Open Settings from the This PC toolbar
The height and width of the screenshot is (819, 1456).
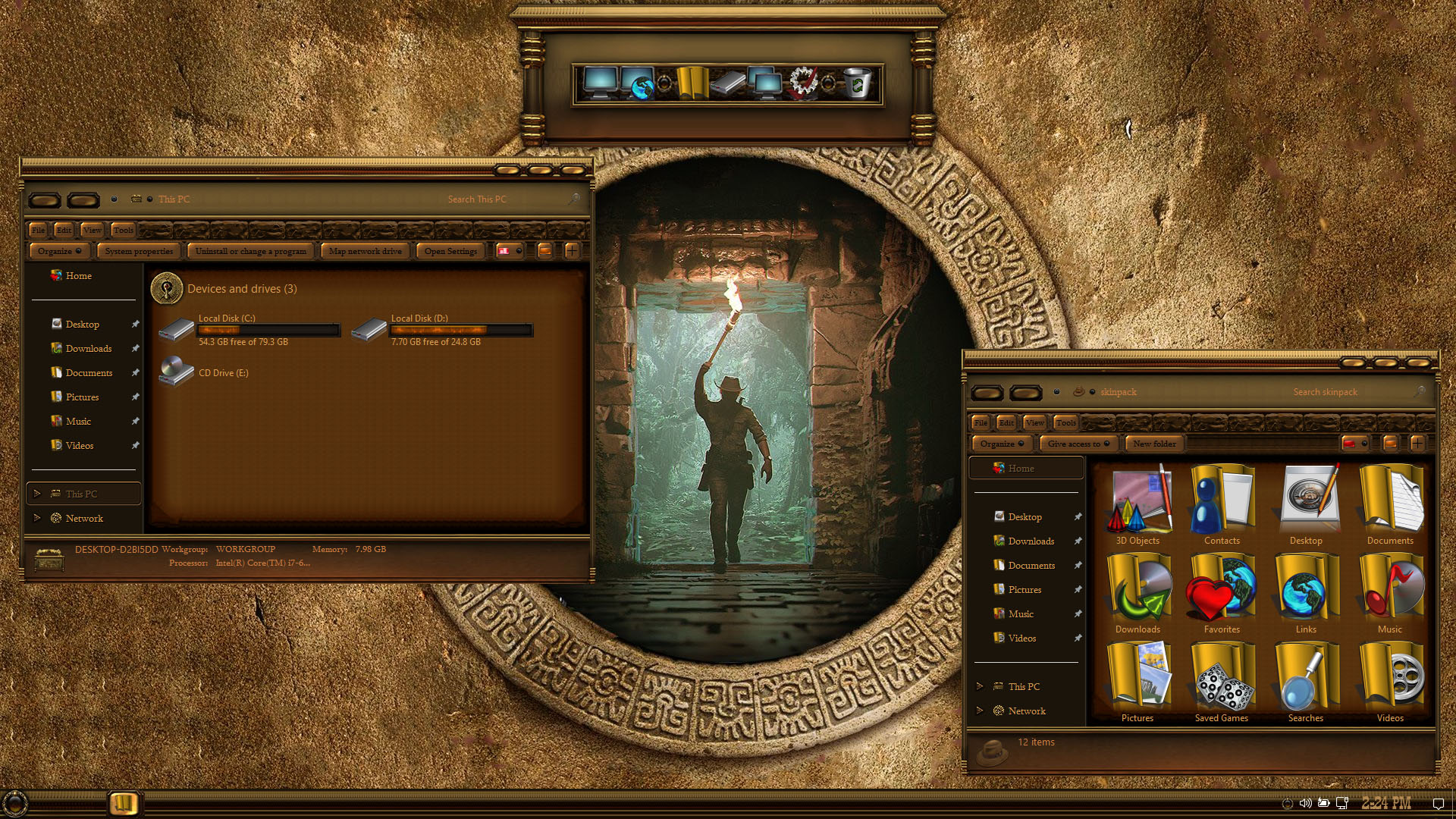click(x=450, y=251)
